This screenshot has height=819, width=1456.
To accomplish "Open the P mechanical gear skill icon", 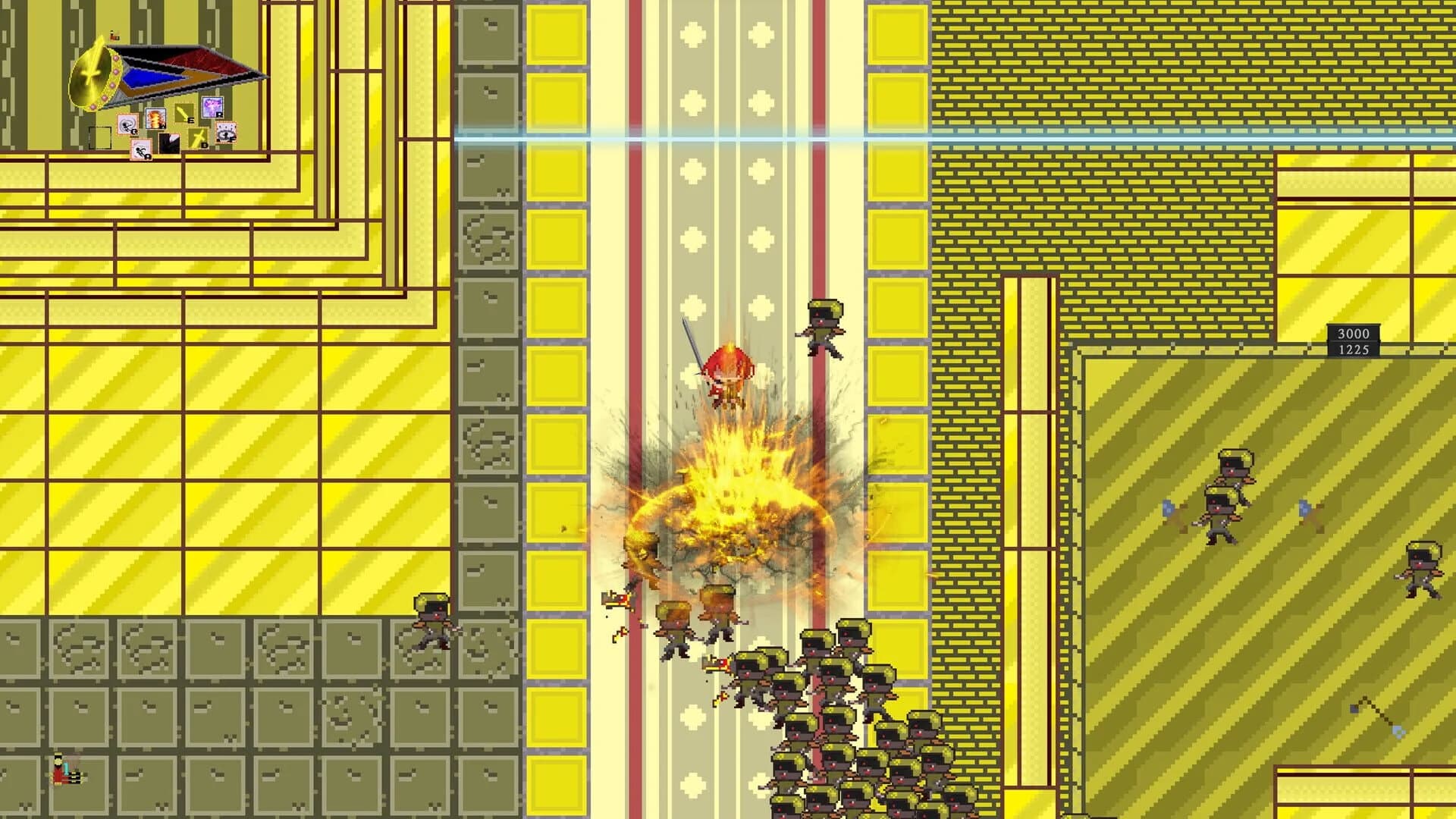I will pos(226,132).
